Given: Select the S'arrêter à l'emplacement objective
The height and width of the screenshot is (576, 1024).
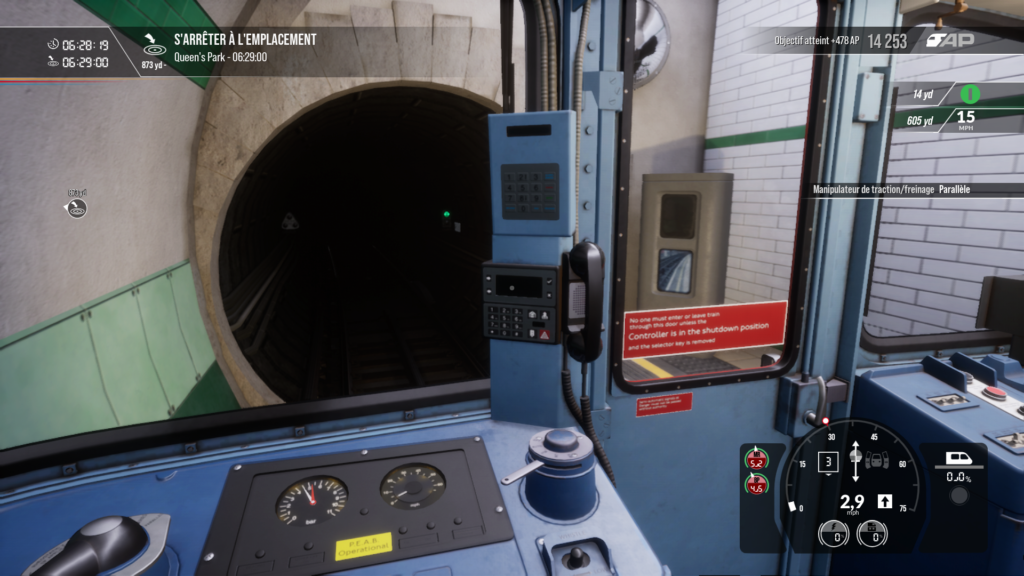Looking at the screenshot, I should [244, 39].
